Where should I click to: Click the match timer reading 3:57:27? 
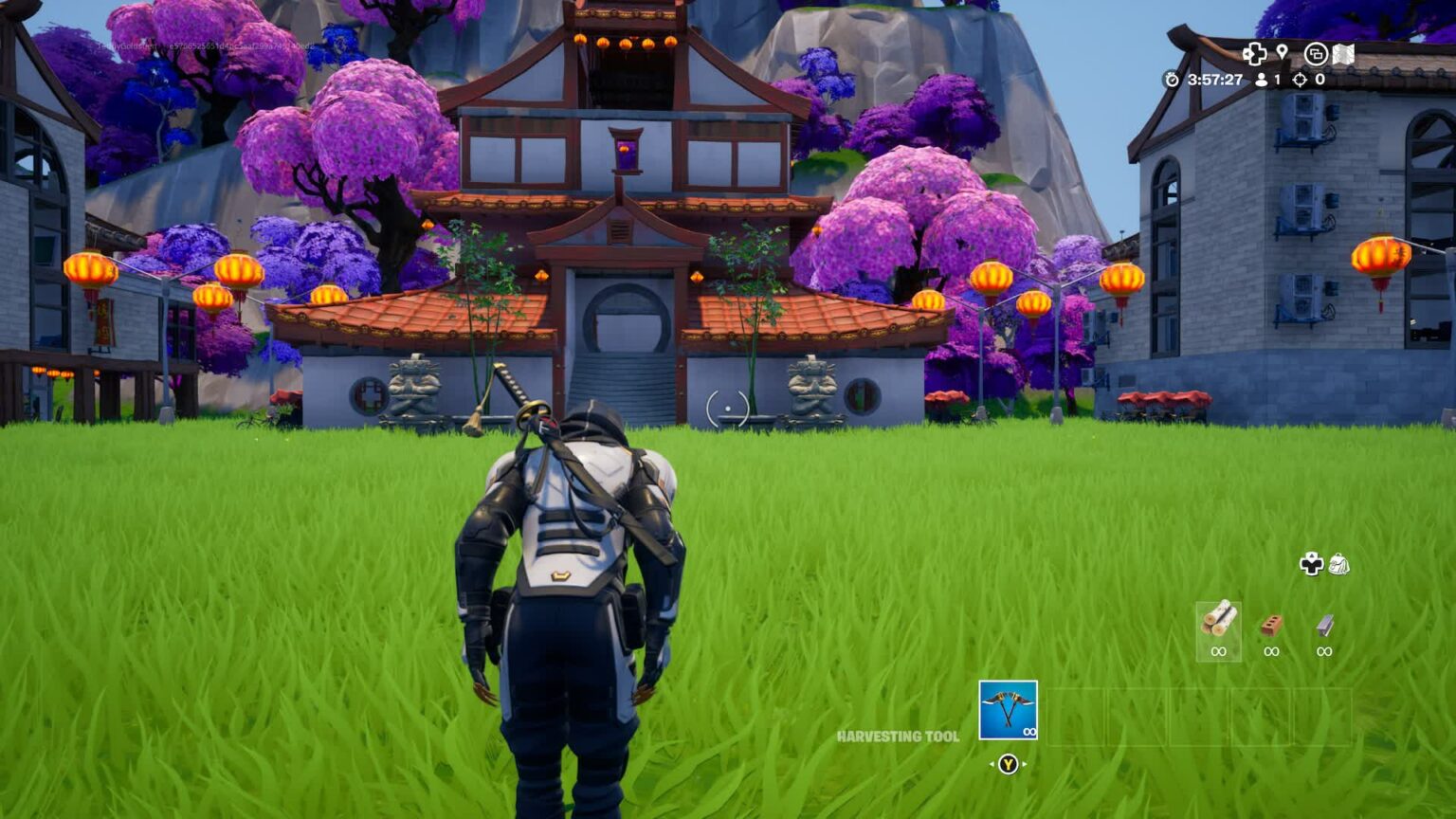1216,79
